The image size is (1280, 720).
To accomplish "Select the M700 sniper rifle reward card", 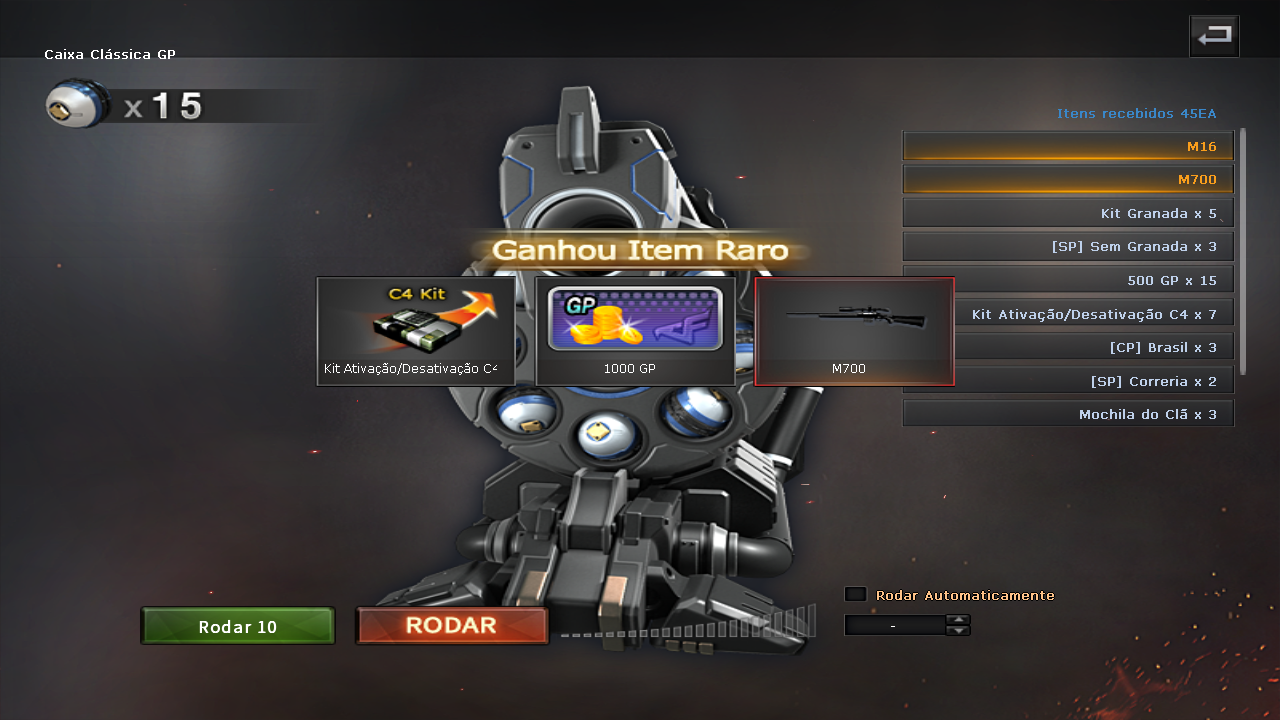I will click(854, 331).
